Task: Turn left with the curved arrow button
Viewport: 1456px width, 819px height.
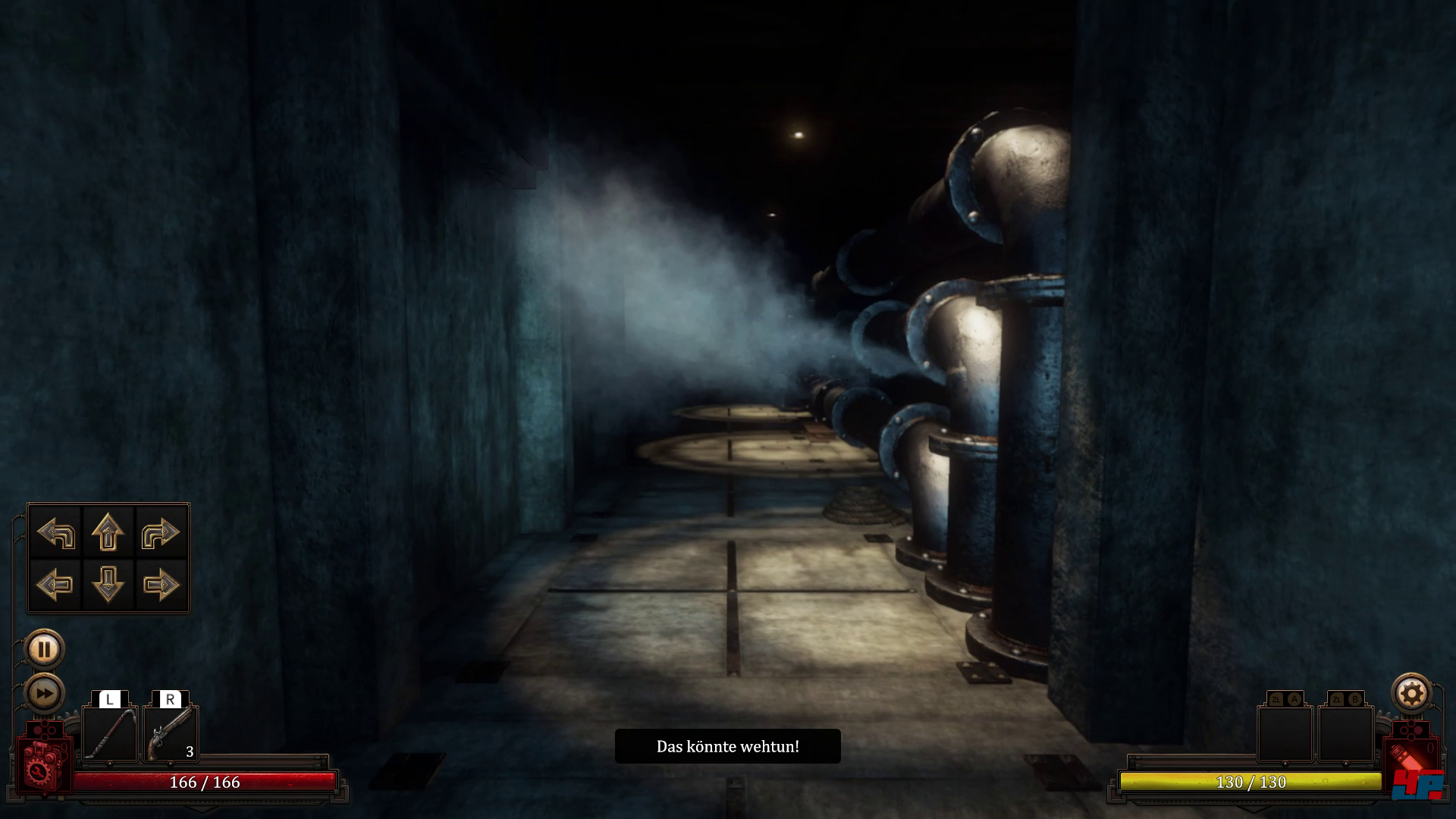Action: 55,532
